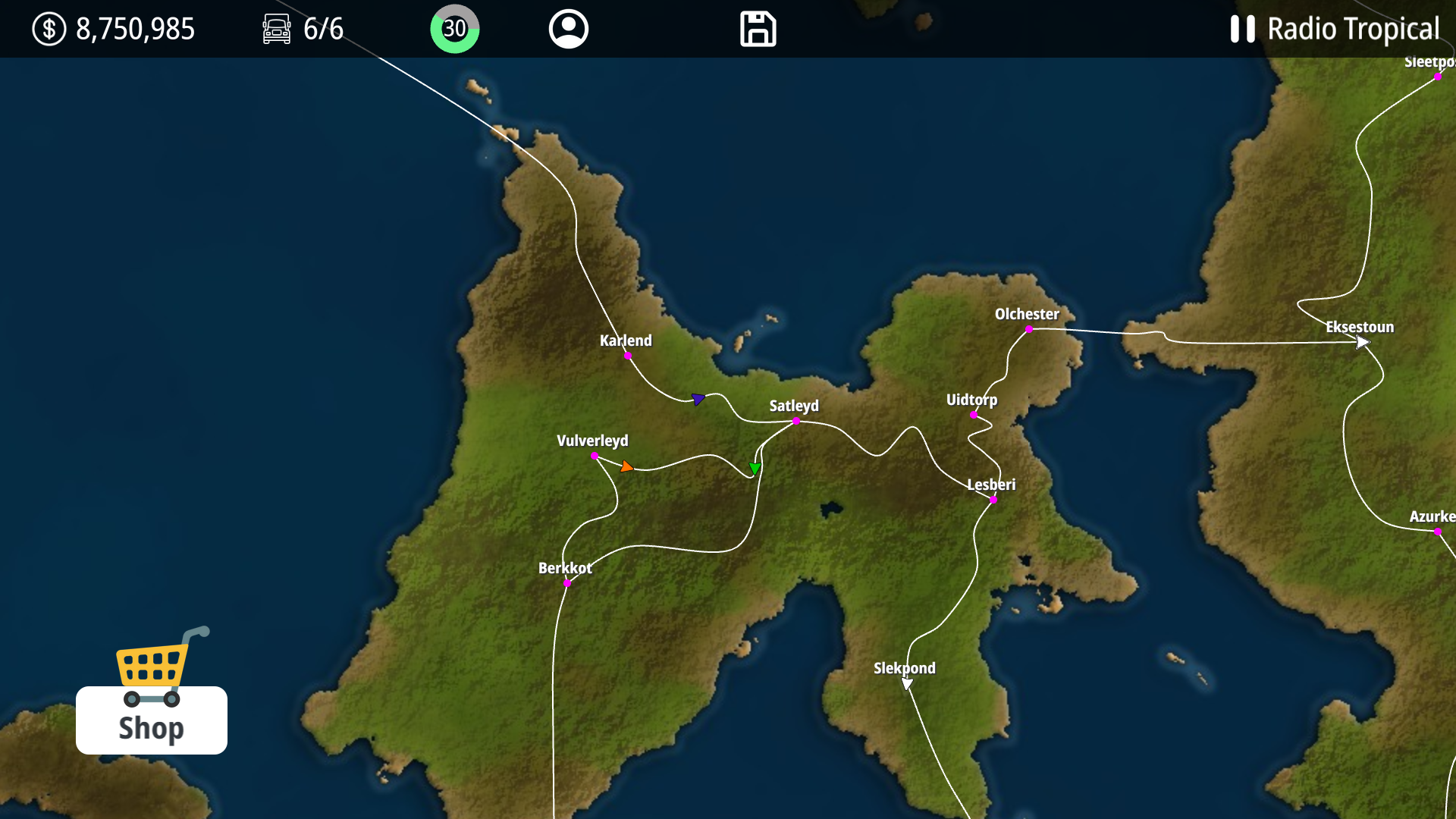Click the circular level progress showing 30
The width and height of the screenshot is (1456, 819).
coord(454,29)
